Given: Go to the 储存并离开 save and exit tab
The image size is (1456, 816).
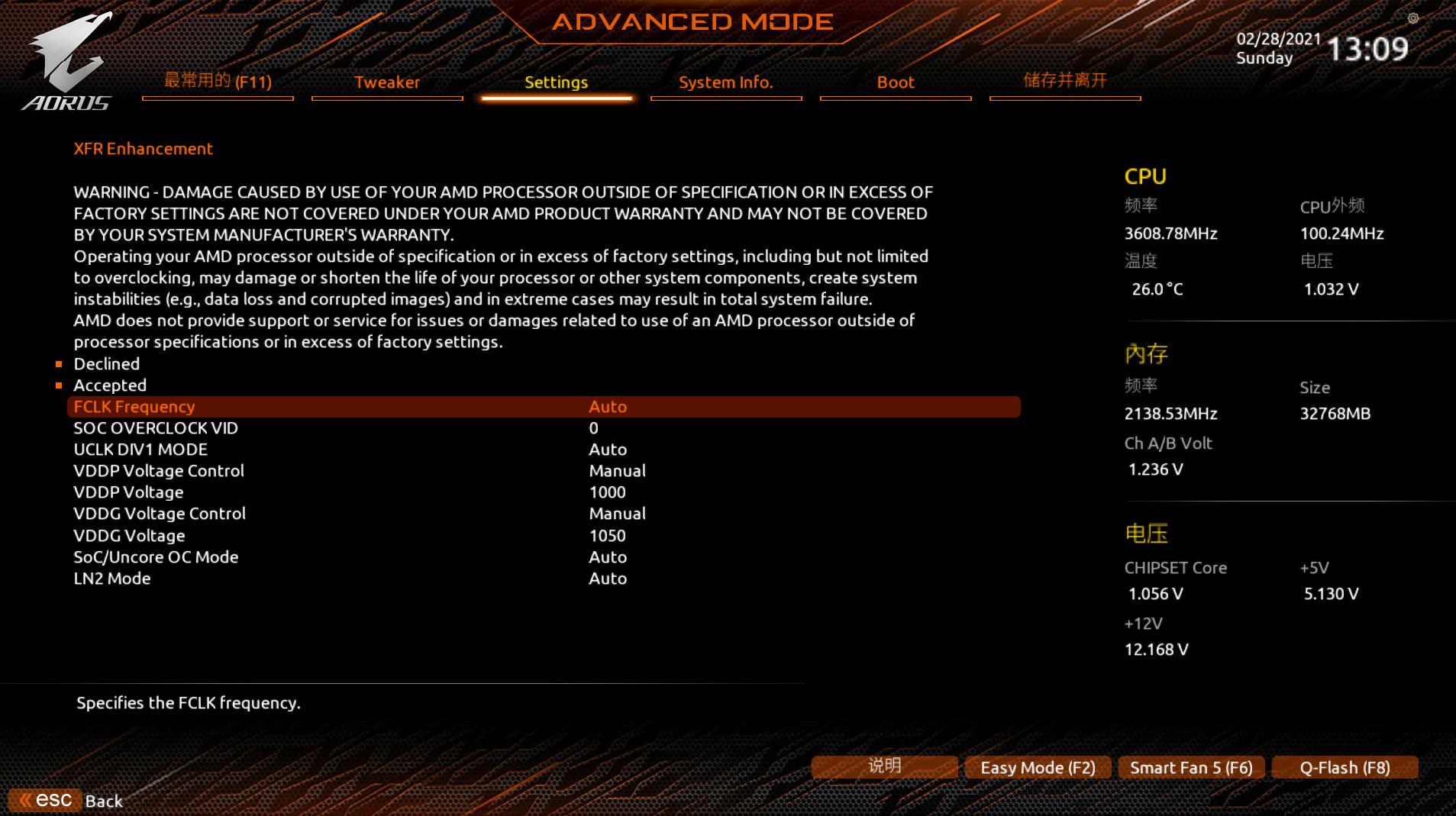Looking at the screenshot, I should point(1064,81).
